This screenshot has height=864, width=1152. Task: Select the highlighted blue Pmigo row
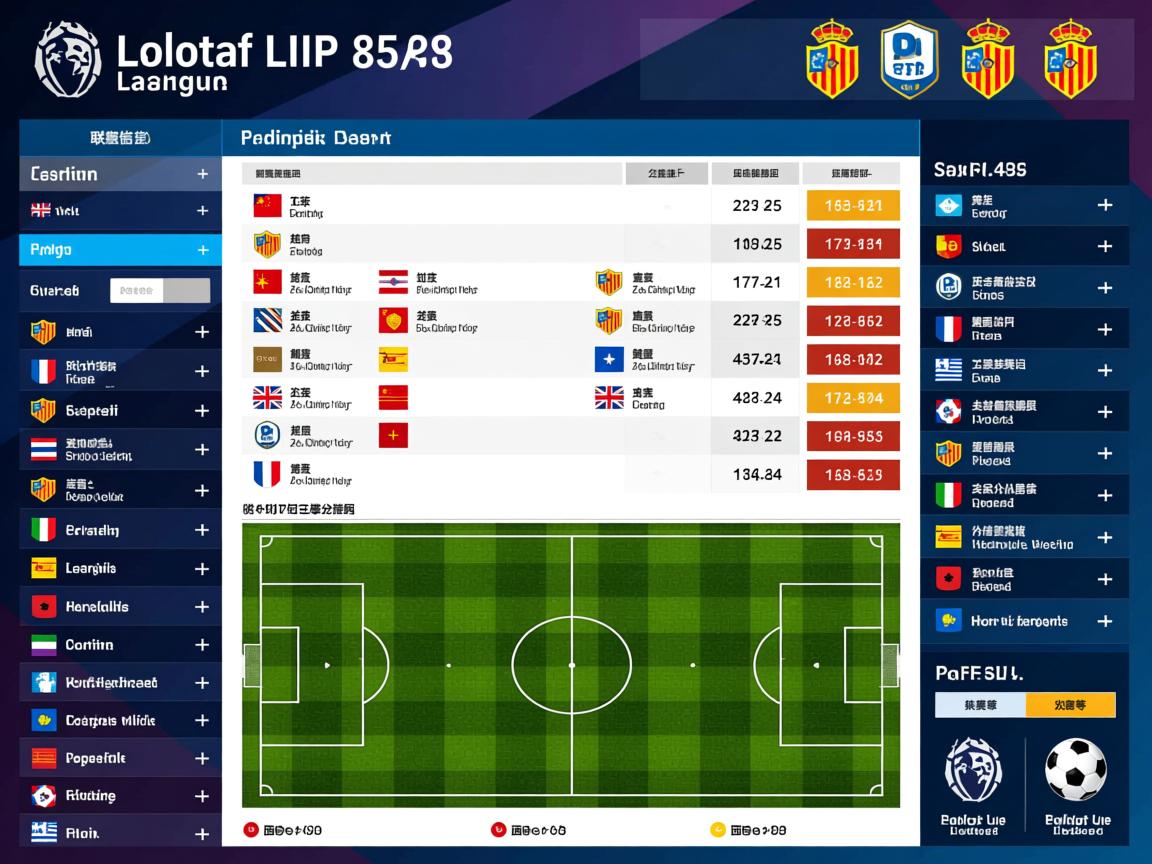(120, 250)
